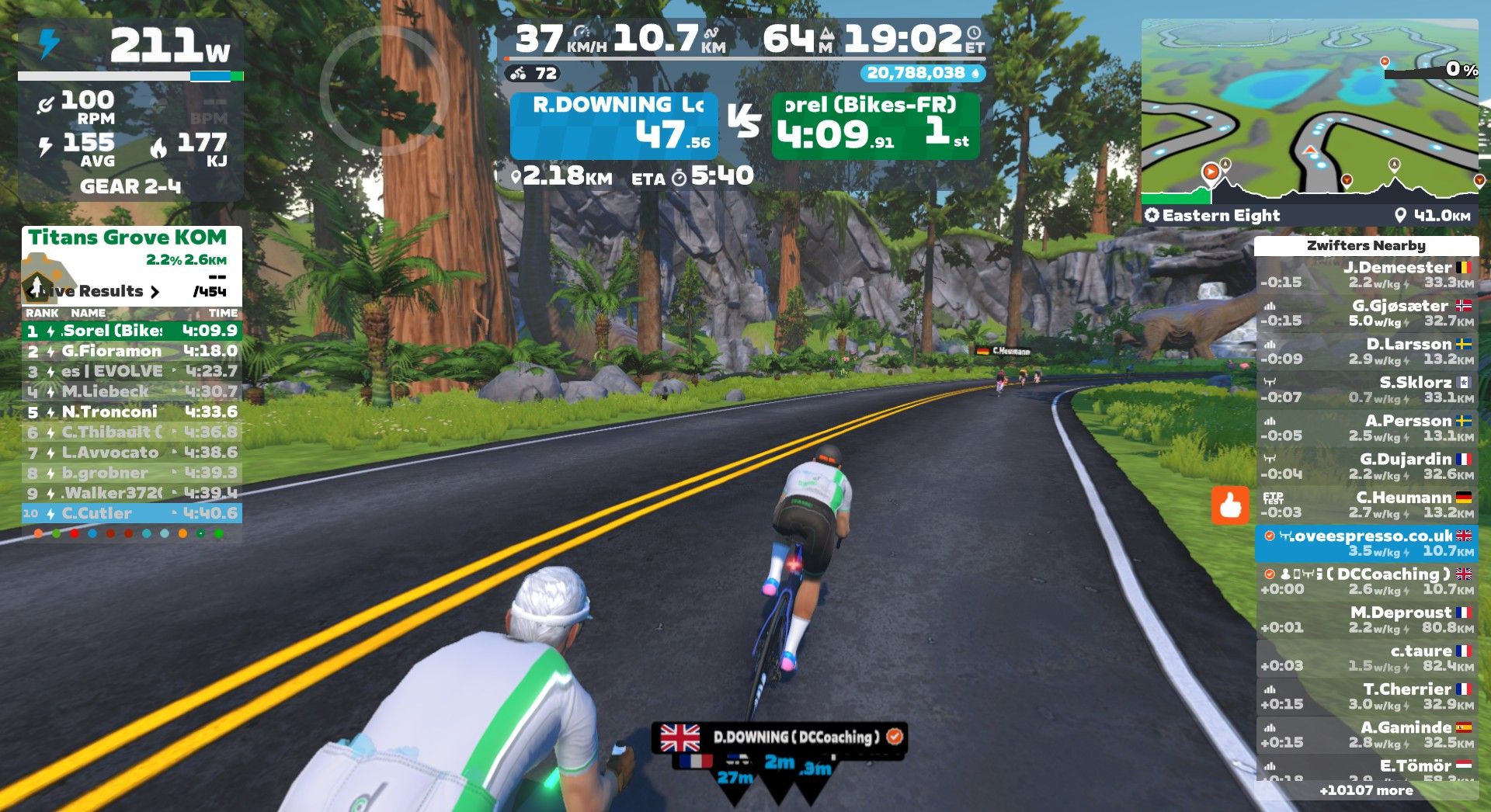The height and width of the screenshot is (812, 1491).
Task: Select C.Cutler's highlighted leaderboard entry
Action: coord(132,513)
